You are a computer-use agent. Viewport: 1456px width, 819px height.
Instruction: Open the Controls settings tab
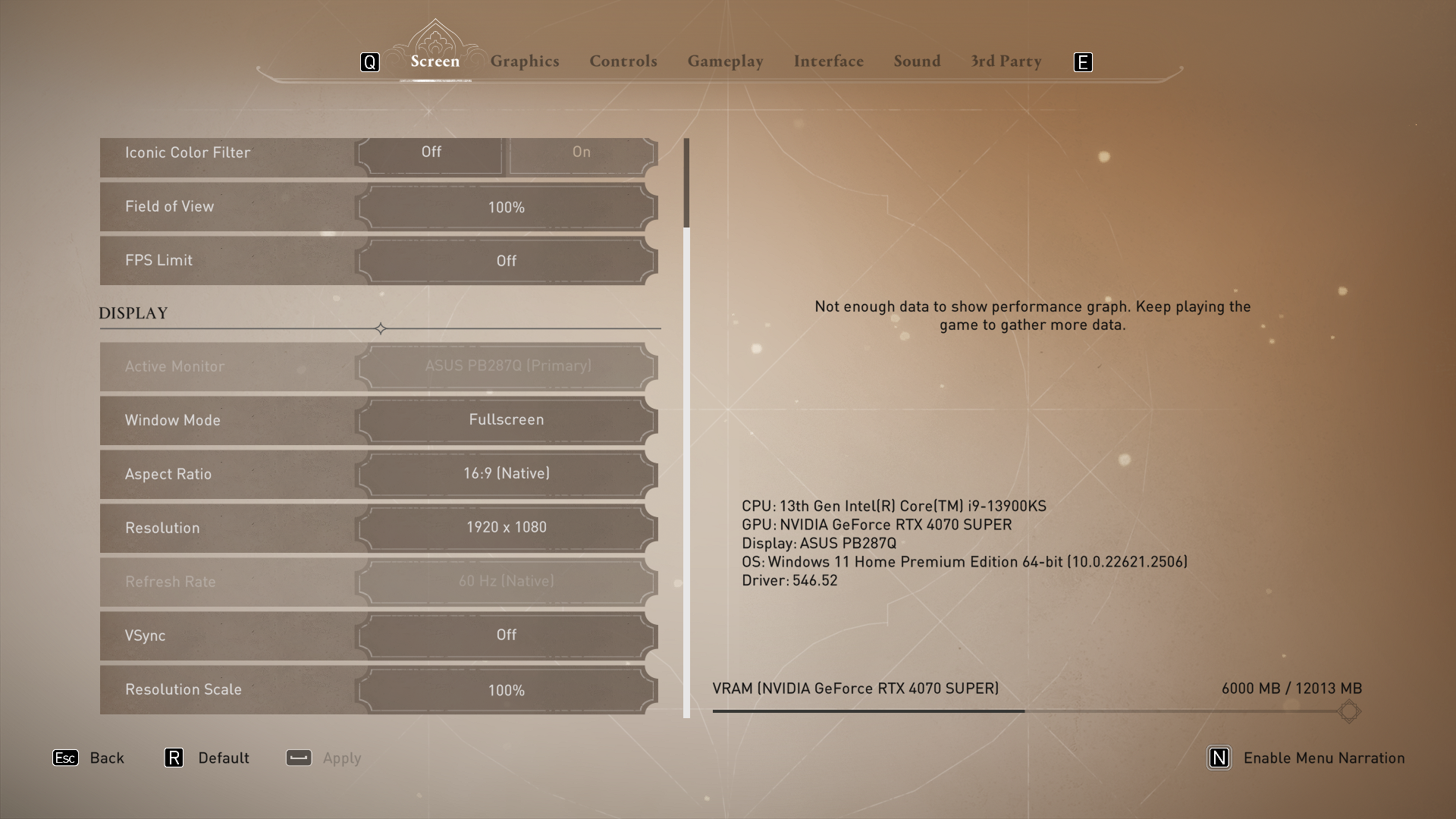pos(623,61)
